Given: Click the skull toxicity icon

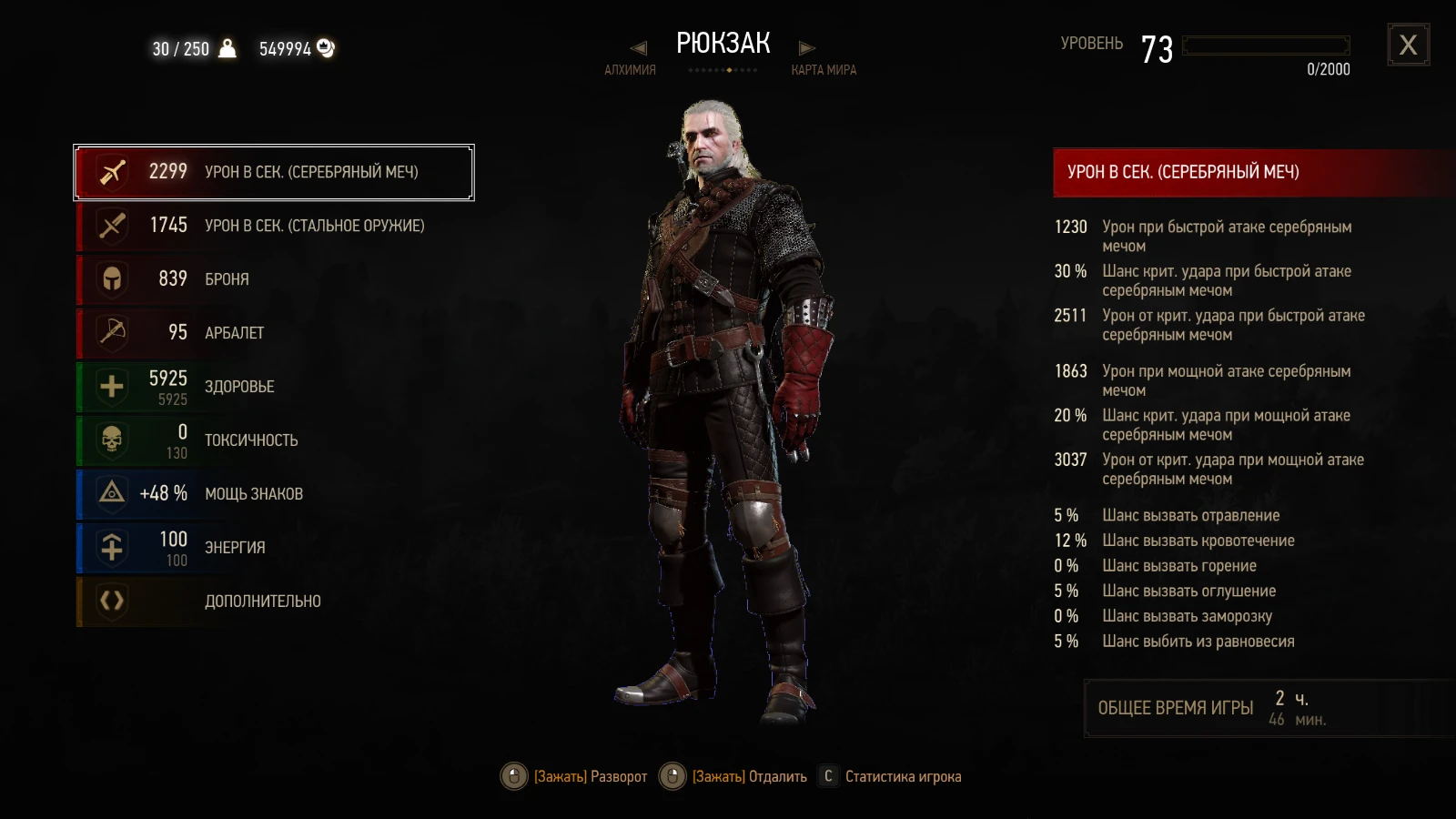Looking at the screenshot, I should [x=111, y=440].
